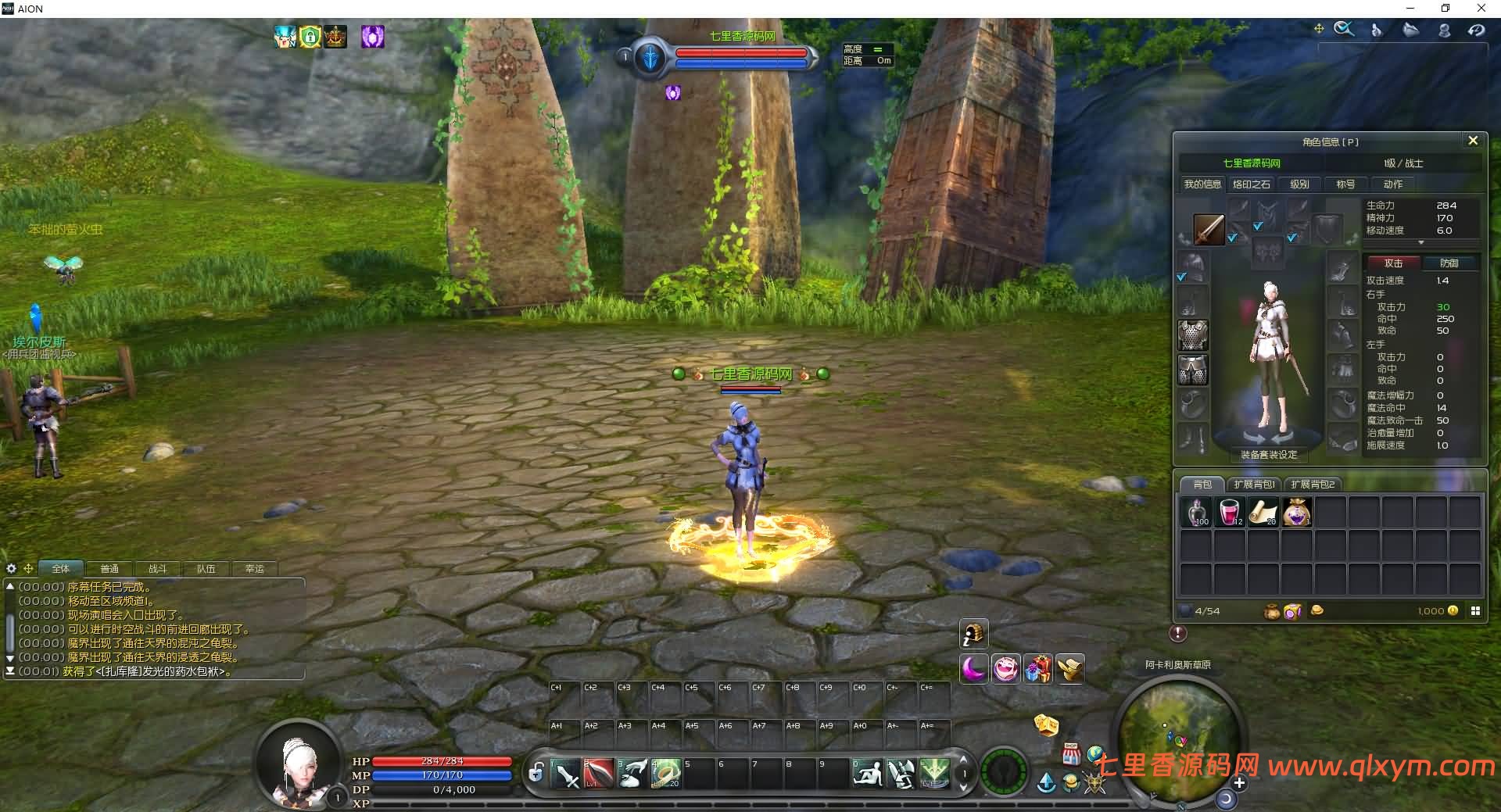Activate the red slash skill in slot 2
Image resolution: width=1501 pixels, height=812 pixels.
599,774
